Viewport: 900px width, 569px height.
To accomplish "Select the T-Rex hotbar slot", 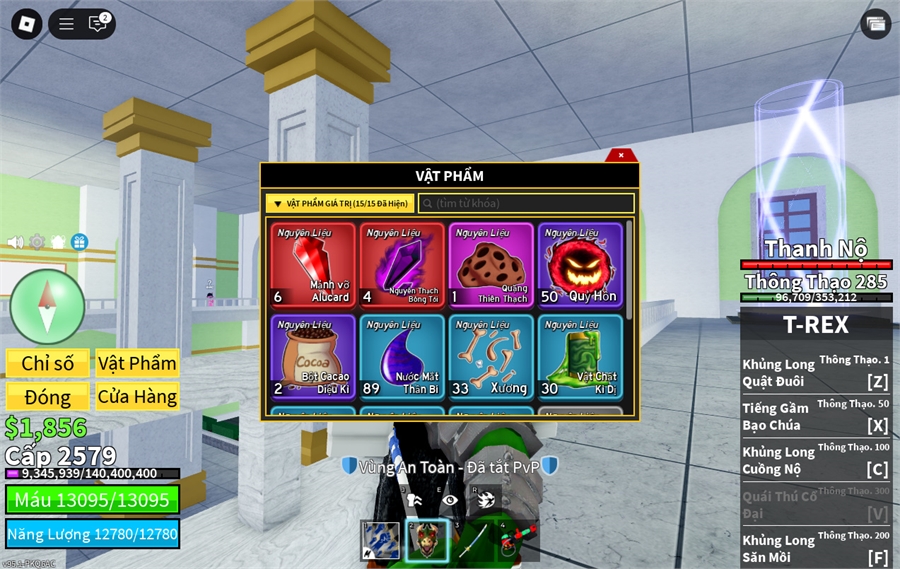I will 427,541.
